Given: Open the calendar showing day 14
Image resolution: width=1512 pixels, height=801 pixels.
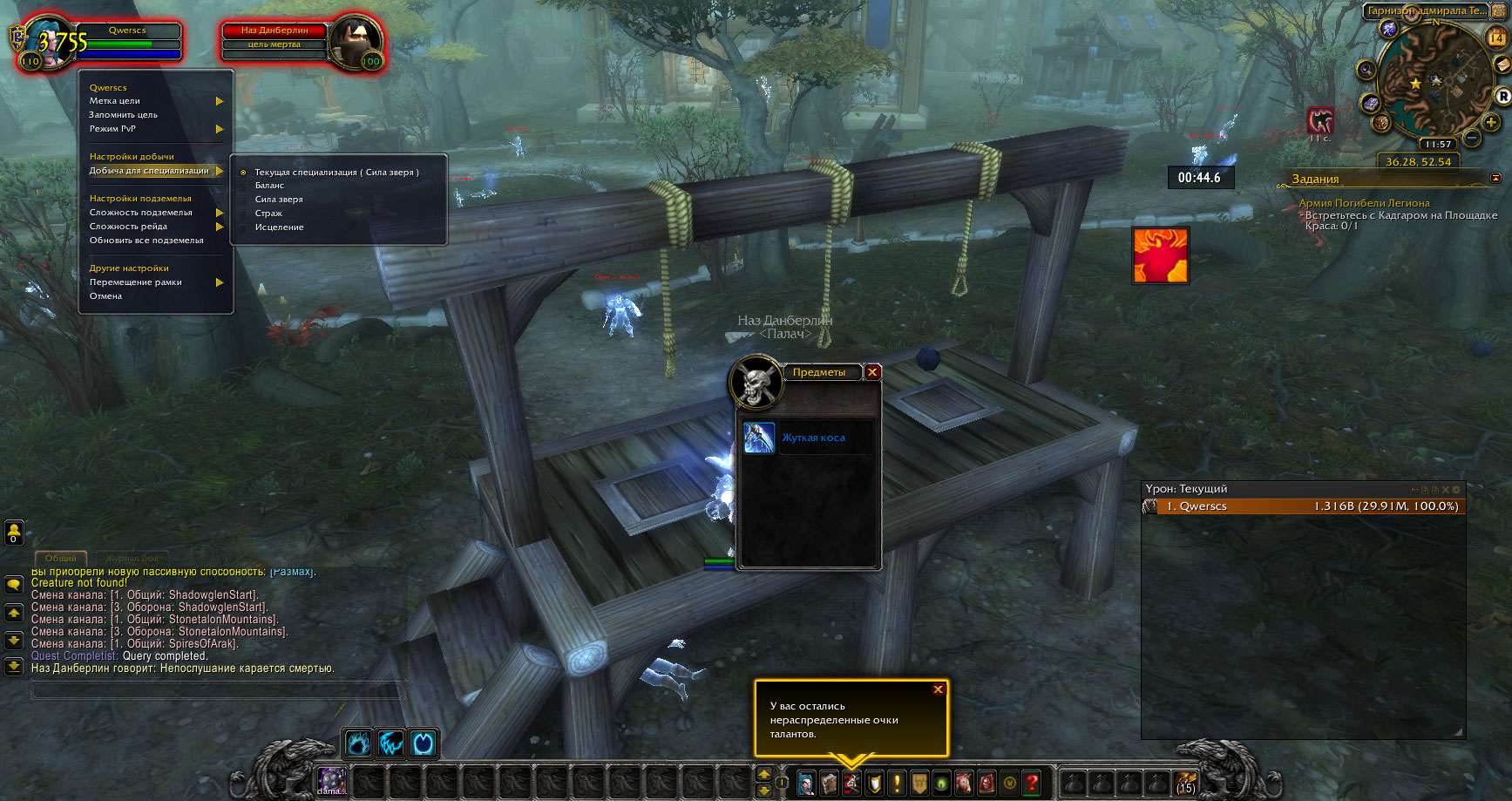Looking at the screenshot, I should pos(1497,37).
